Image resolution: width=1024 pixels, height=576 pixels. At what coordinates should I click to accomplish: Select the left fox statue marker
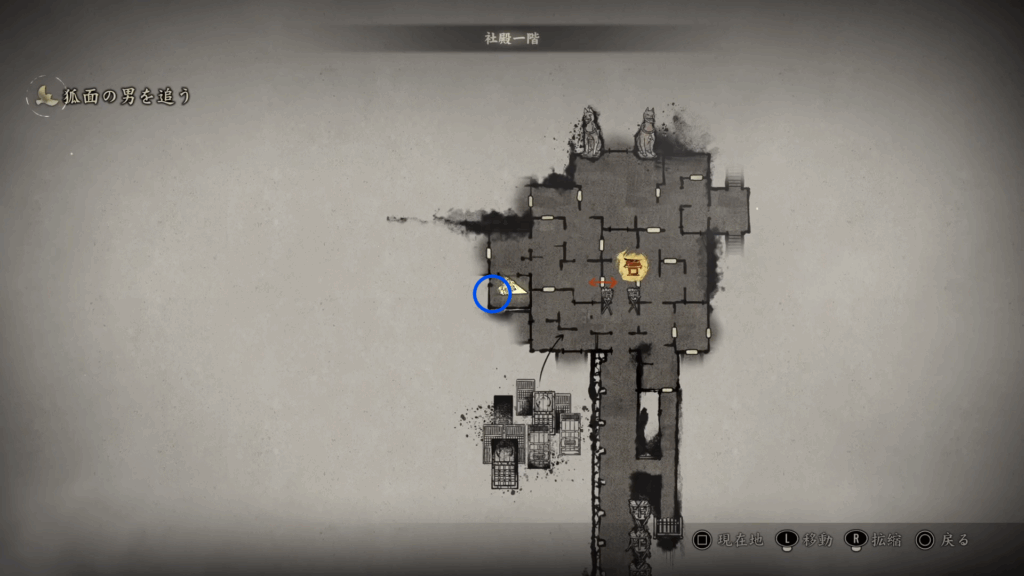(x=591, y=133)
